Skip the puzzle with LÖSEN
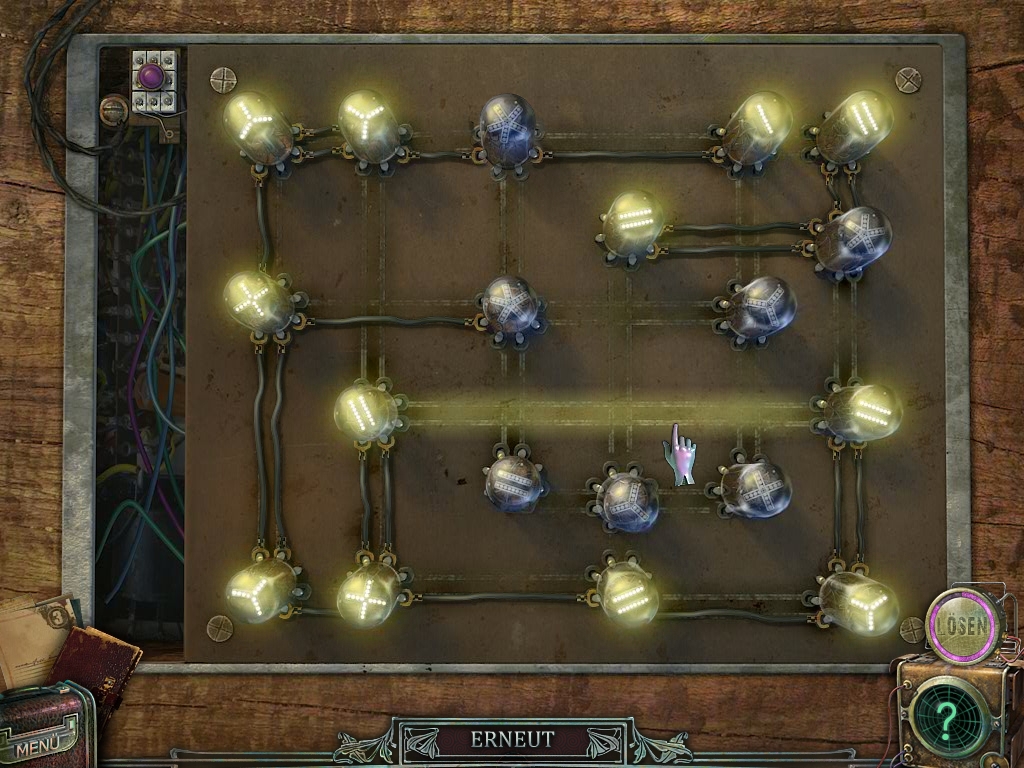1024x768 pixels. [x=964, y=626]
